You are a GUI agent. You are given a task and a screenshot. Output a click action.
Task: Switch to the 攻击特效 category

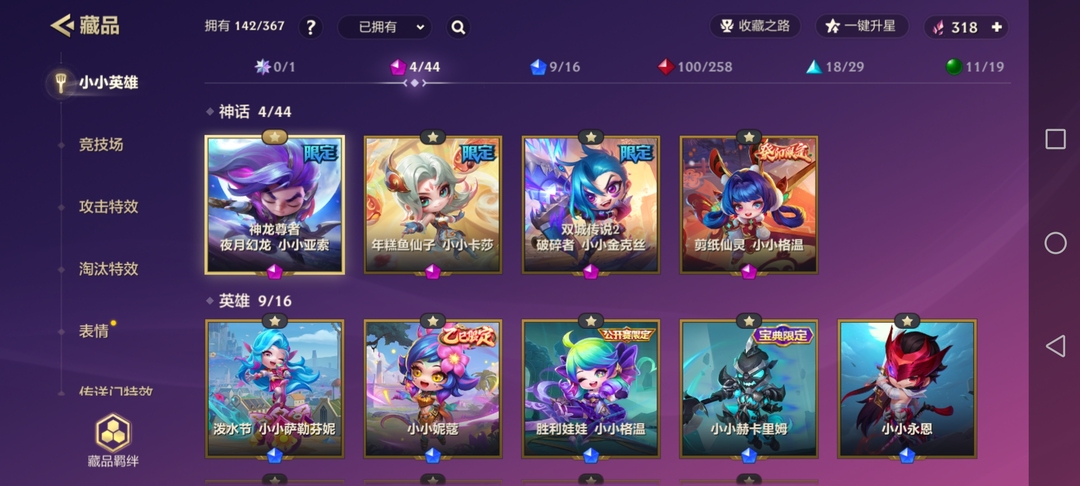(x=108, y=207)
